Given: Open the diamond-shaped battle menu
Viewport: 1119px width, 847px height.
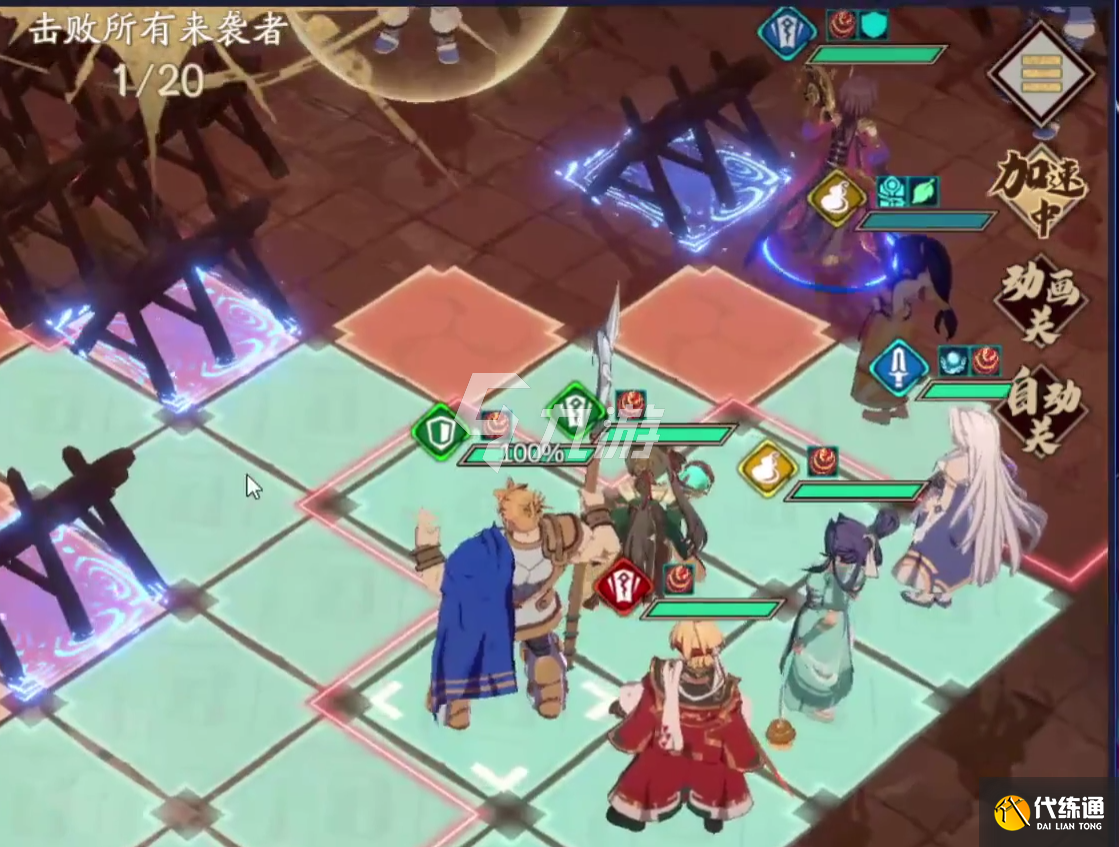Looking at the screenshot, I should tap(1040, 73).
